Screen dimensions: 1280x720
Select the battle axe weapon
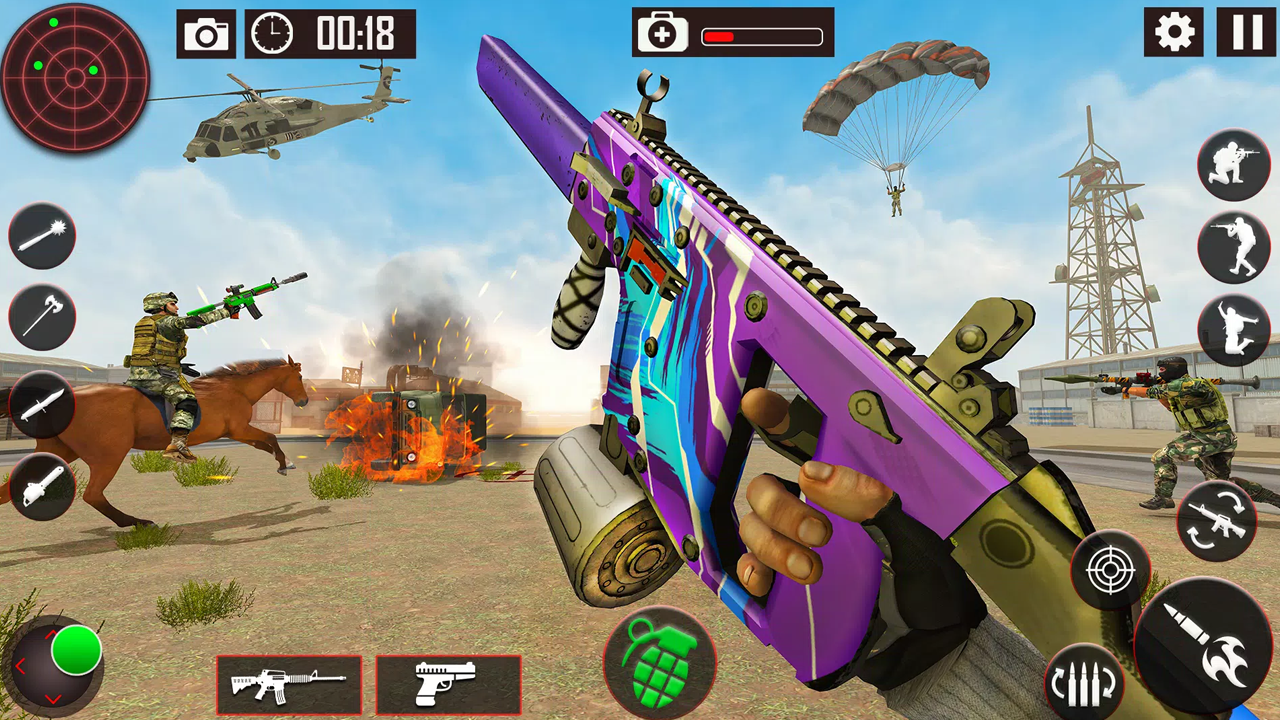click(x=42, y=317)
